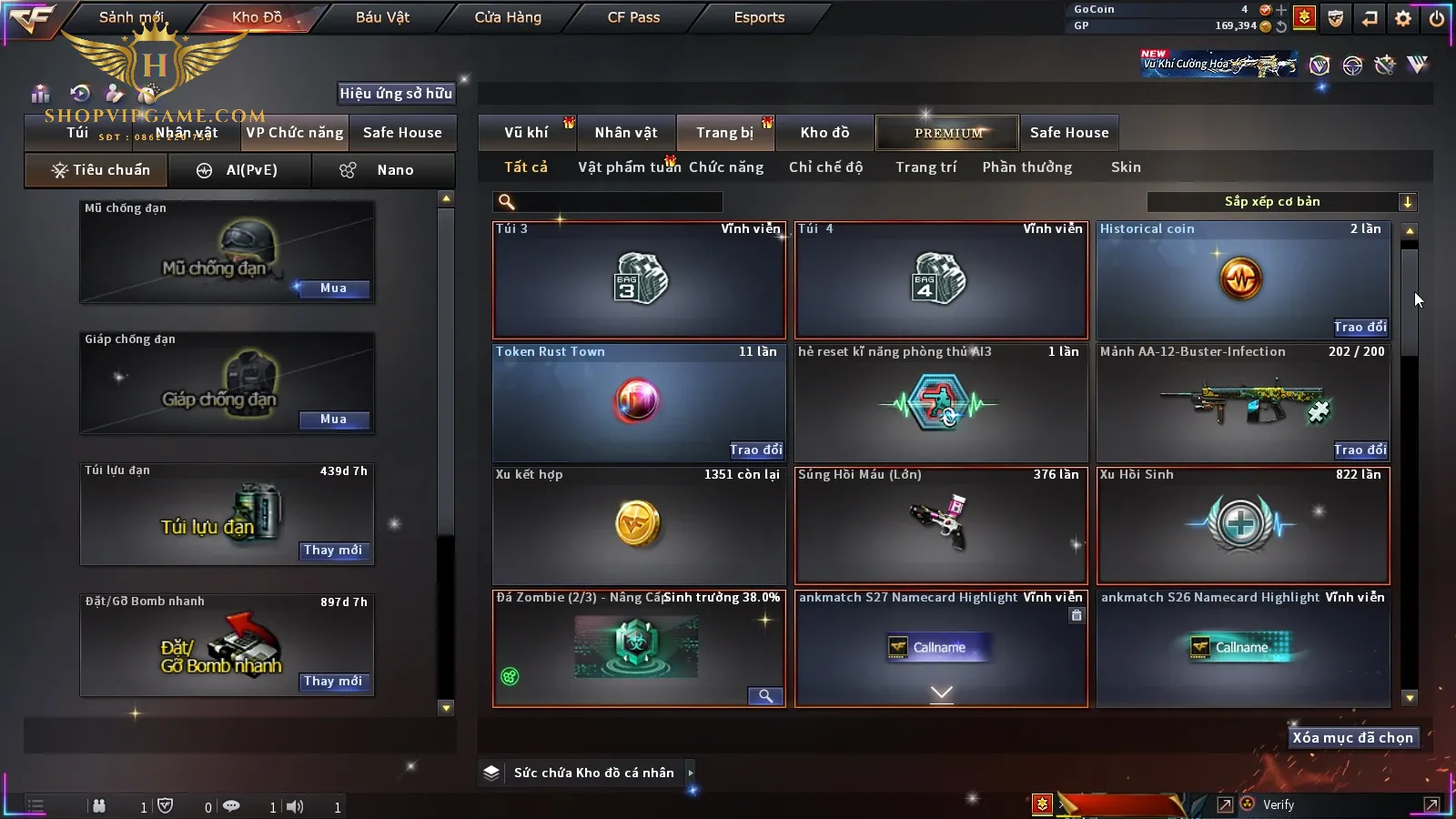
Task: Switch to the Vũ khí tab
Action: 526,133
